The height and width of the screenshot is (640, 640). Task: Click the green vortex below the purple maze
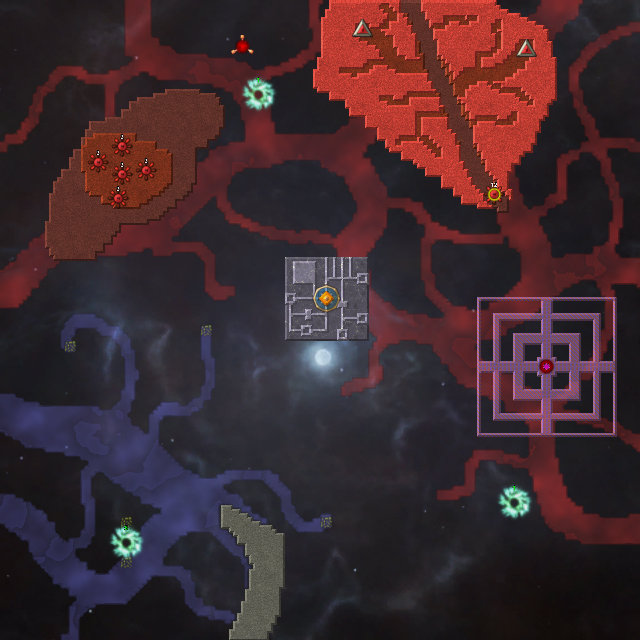[514, 501]
